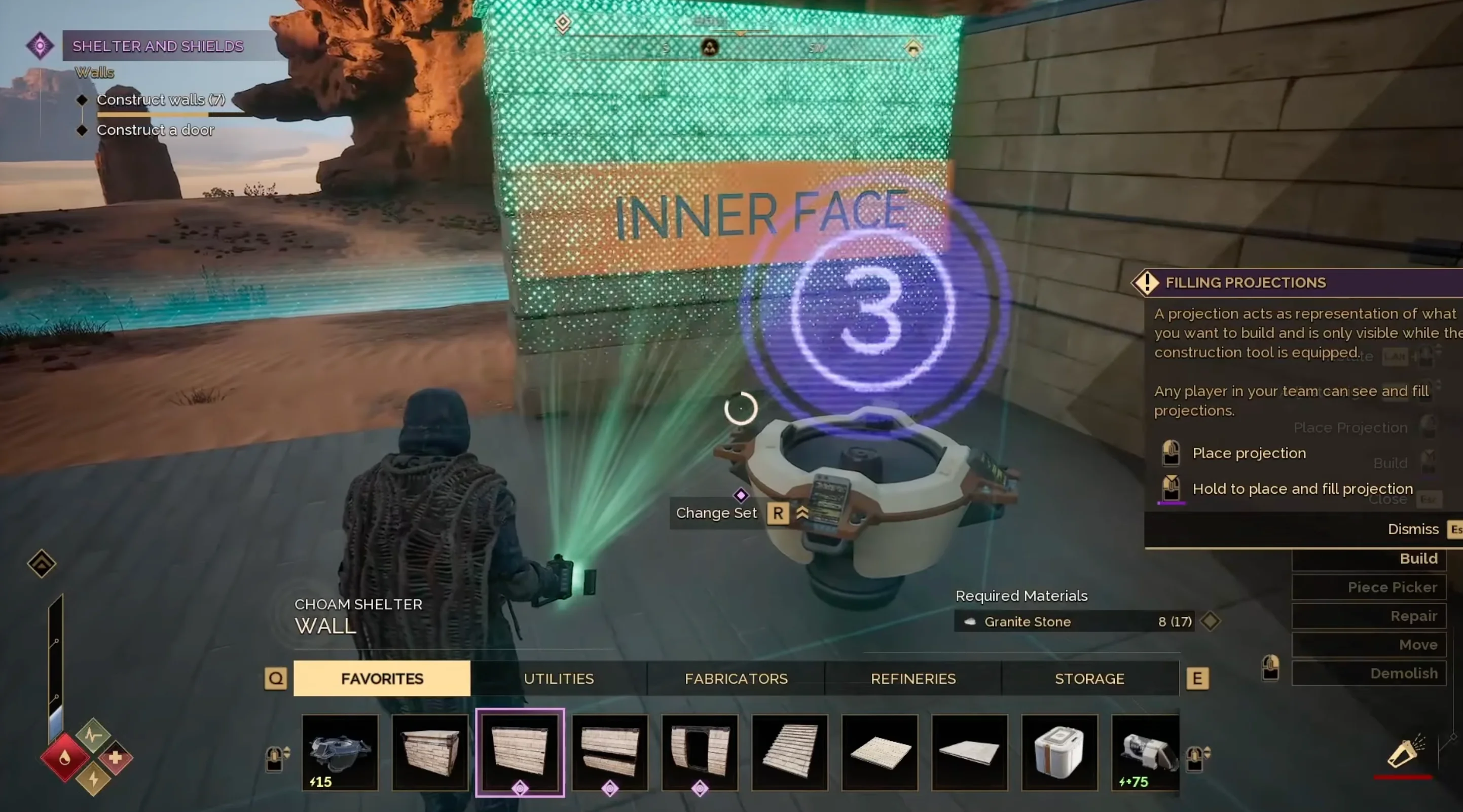The image size is (1463, 812).
Task: Open the Utilities build tab
Action: tap(558, 679)
